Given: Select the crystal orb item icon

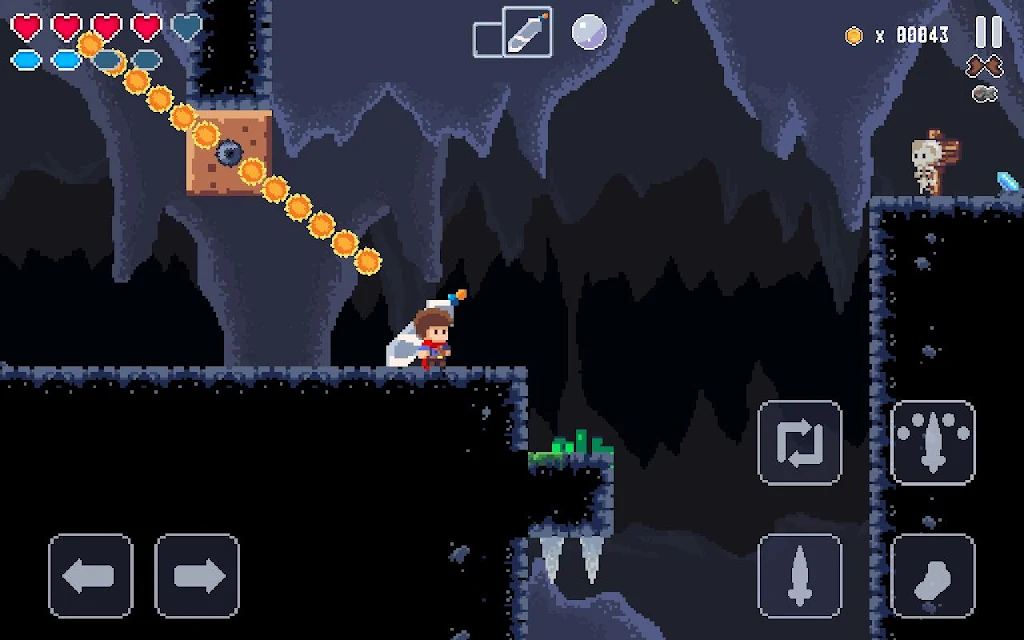Looking at the screenshot, I should [x=588, y=32].
